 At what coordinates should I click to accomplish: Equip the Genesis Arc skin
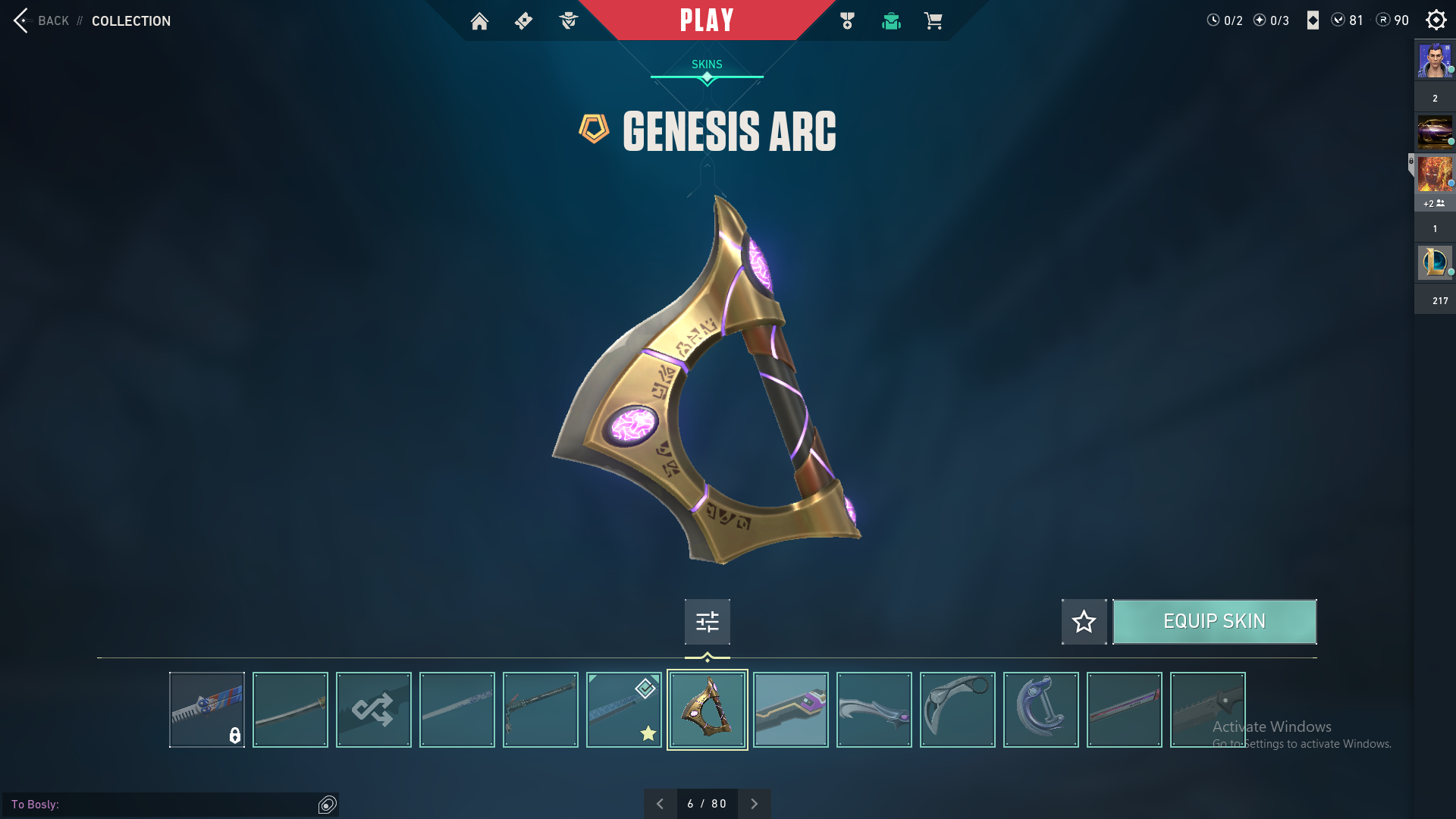(x=1214, y=622)
